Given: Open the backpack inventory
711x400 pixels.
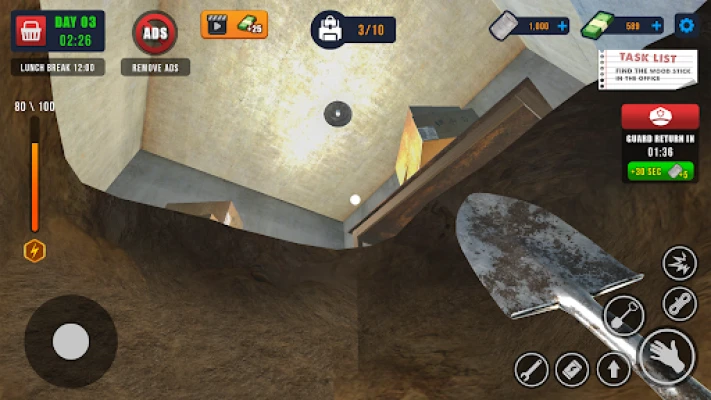Looking at the screenshot, I should 330,30.
